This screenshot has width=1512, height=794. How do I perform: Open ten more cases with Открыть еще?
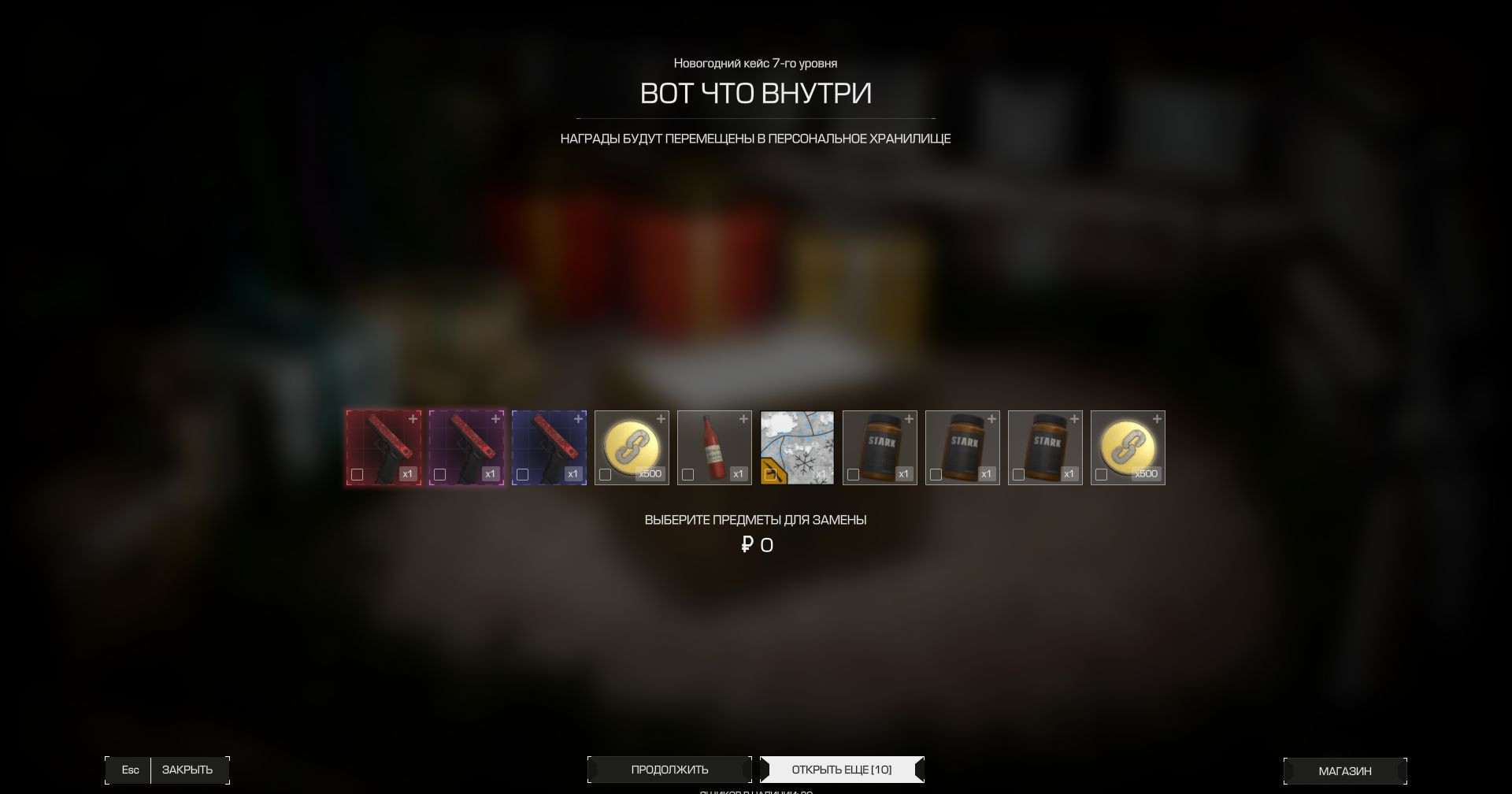click(x=841, y=770)
